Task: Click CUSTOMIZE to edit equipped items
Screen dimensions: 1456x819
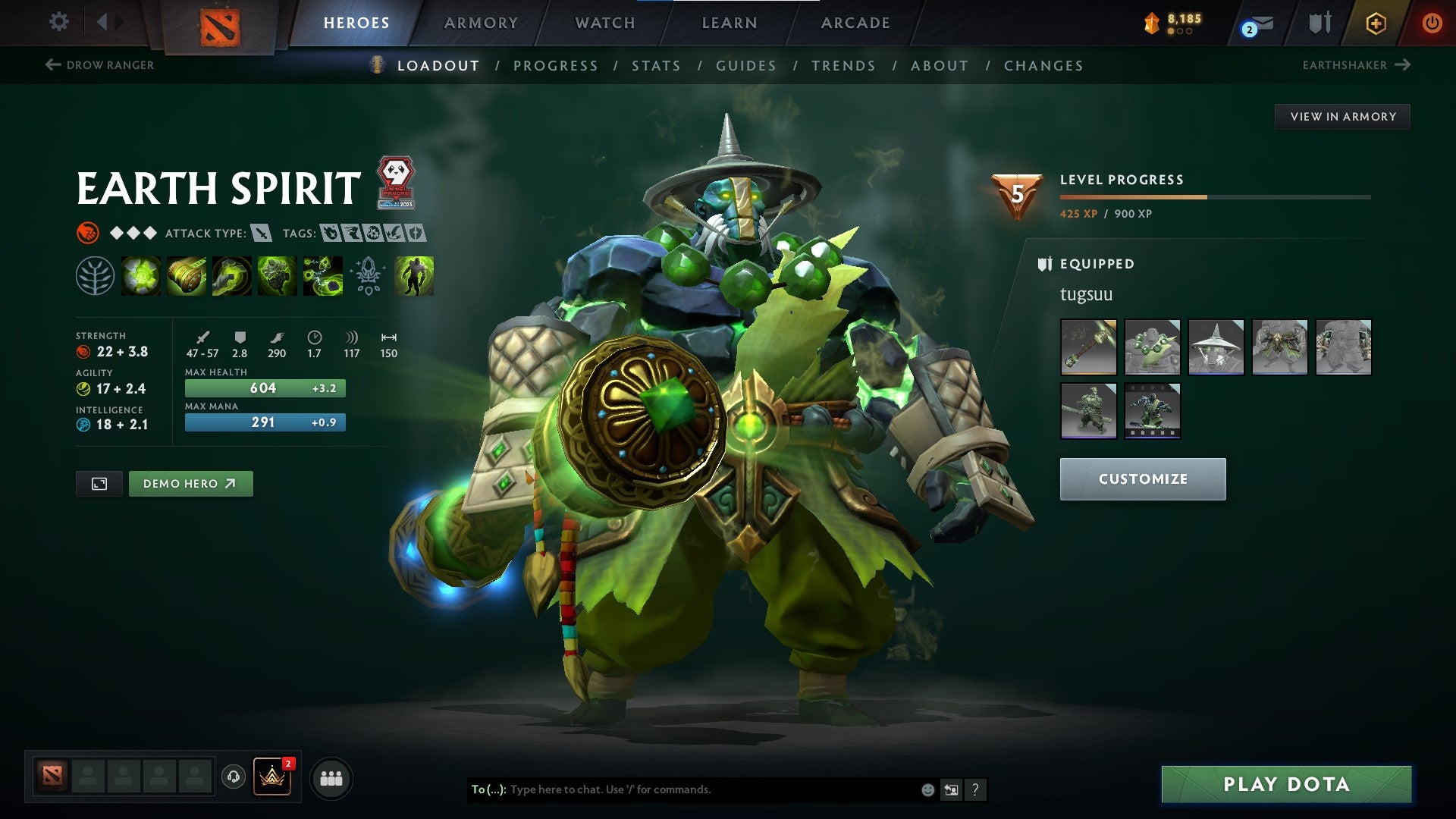Action: pyautogui.click(x=1142, y=479)
